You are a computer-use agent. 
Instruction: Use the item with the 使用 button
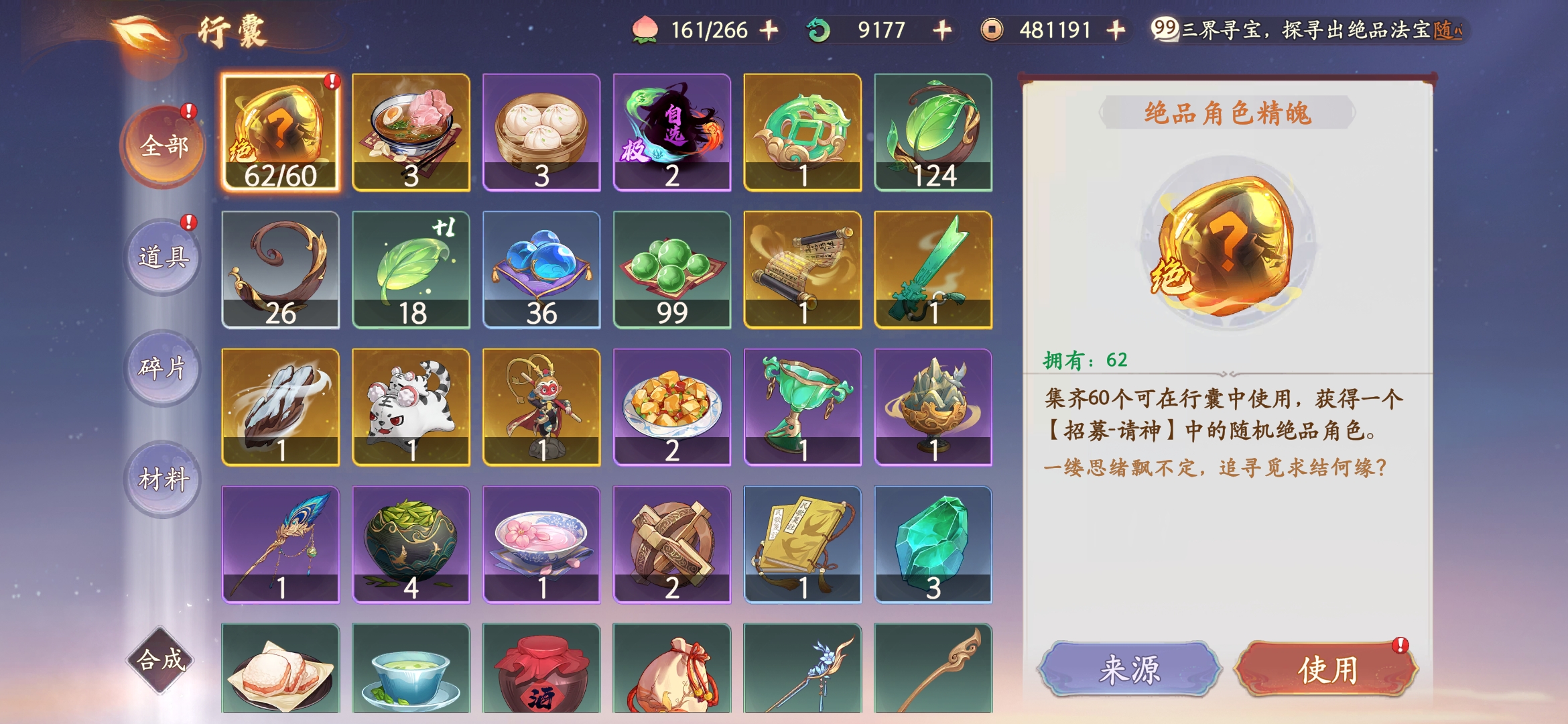click(1327, 669)
